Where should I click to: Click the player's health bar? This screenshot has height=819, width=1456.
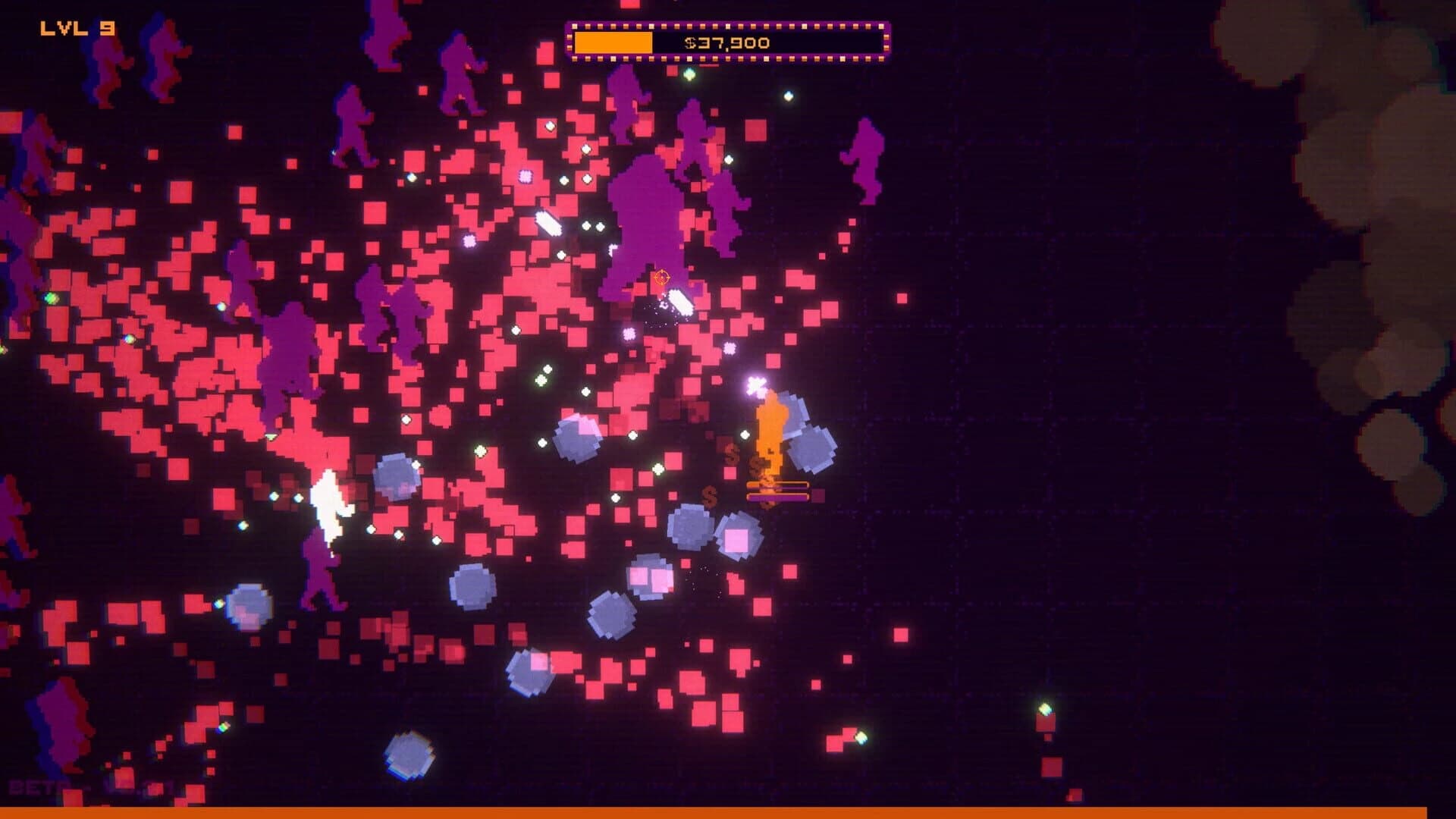(x=777, y=484)
